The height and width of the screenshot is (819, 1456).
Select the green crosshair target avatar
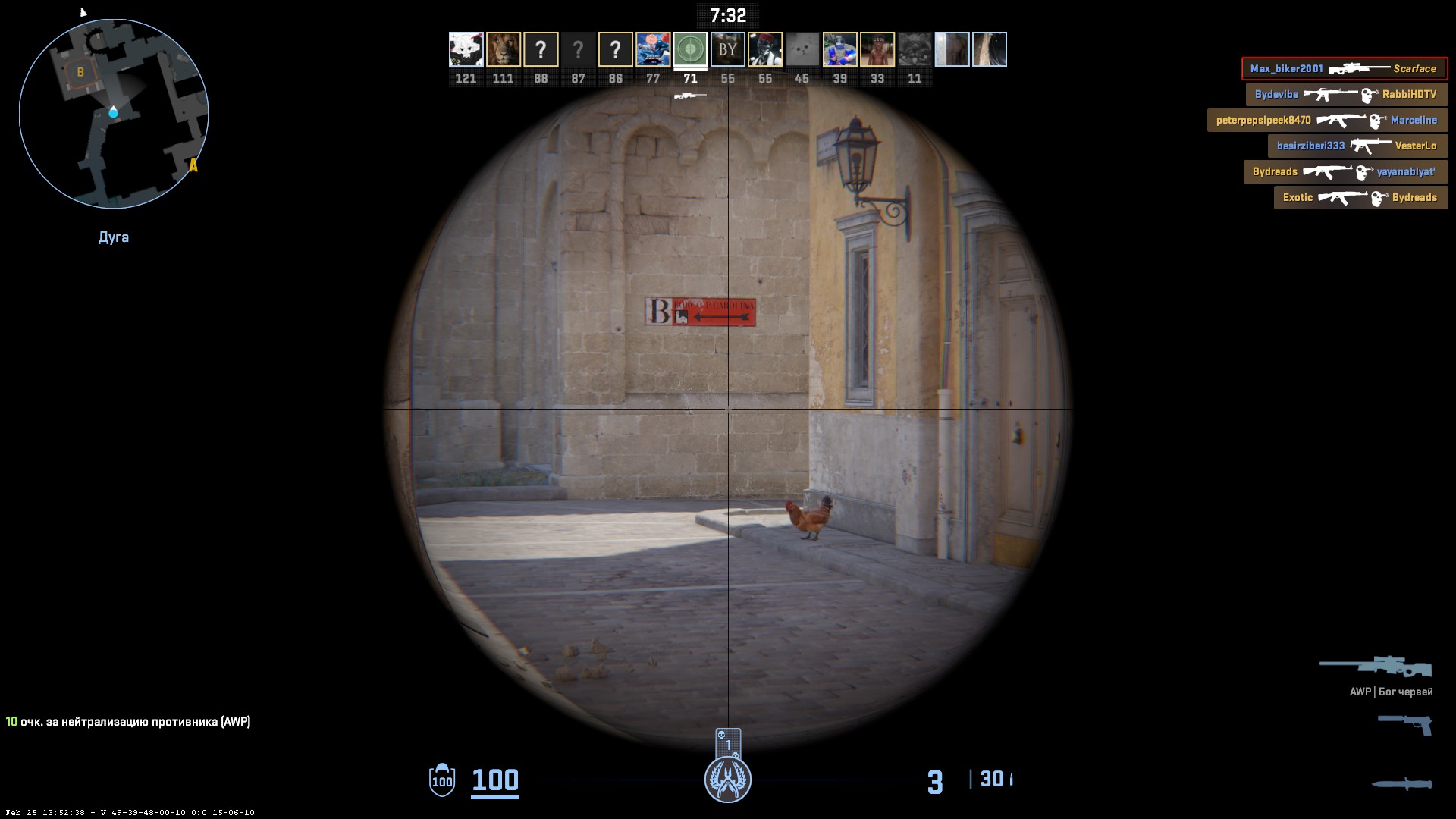pos(690,49)
